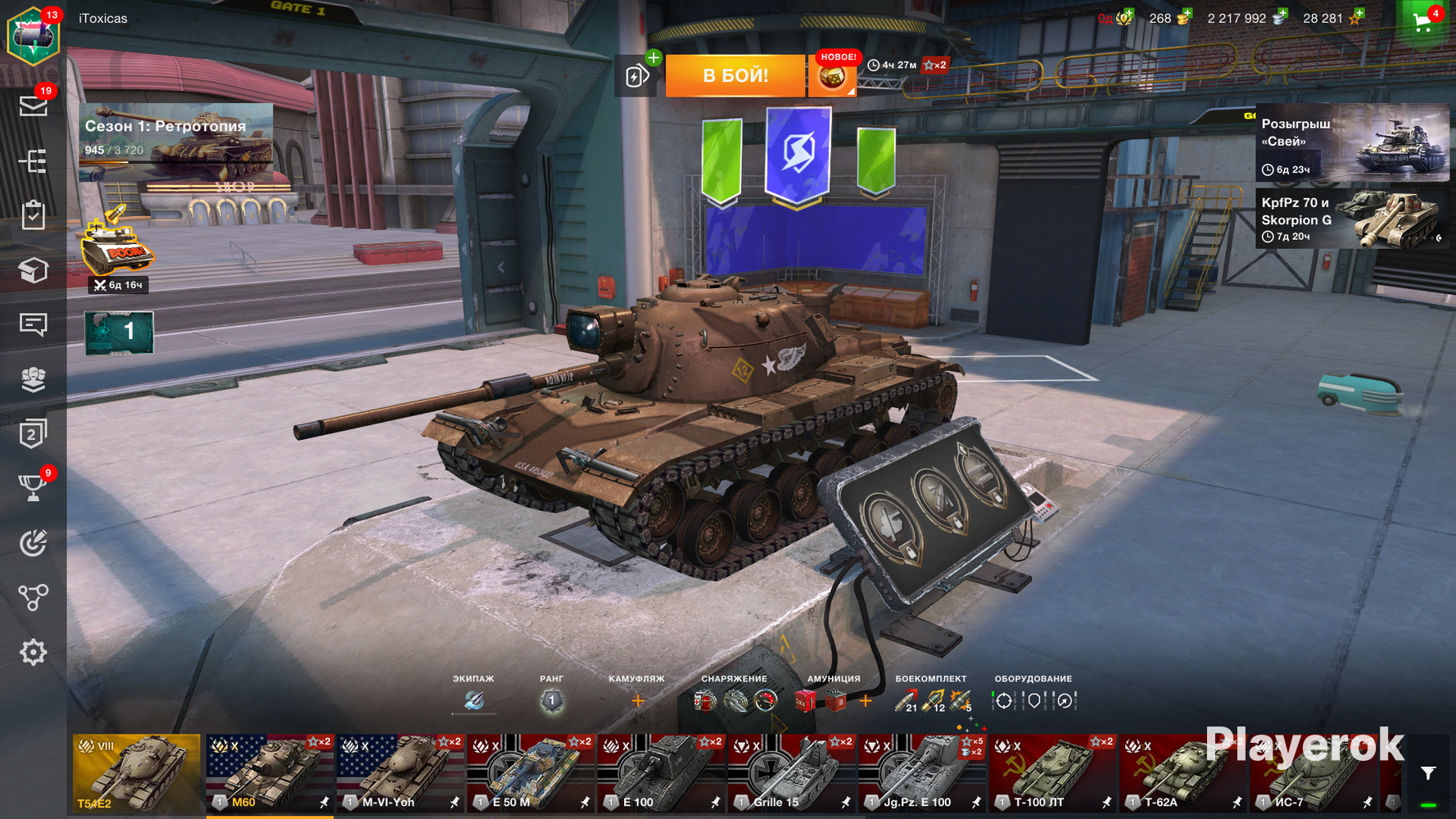Choose the Grille 15 tank
Screen dimensions: 1456x819
(791, 773)
